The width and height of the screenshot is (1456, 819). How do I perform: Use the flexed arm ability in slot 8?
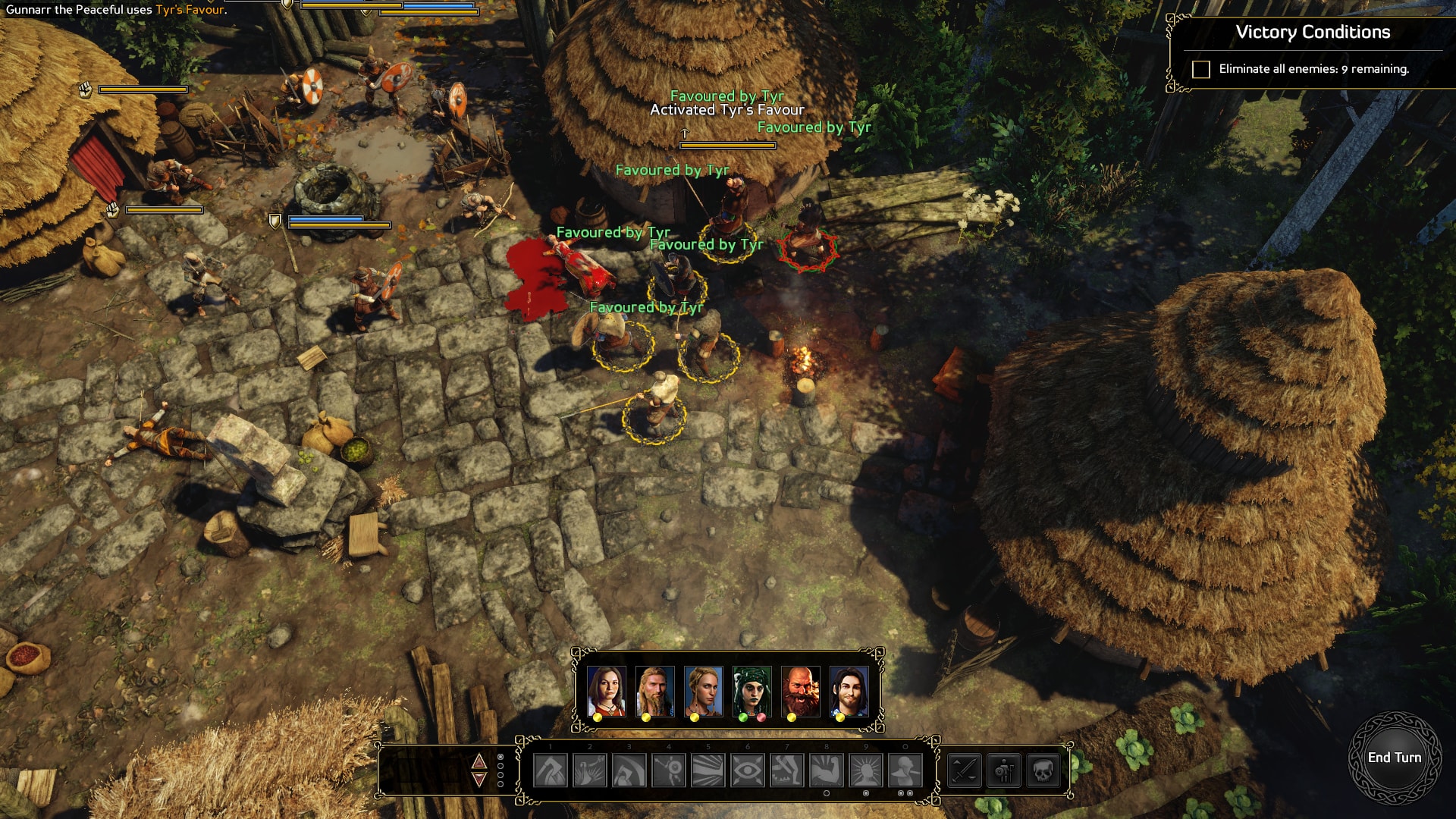(827, 771)
